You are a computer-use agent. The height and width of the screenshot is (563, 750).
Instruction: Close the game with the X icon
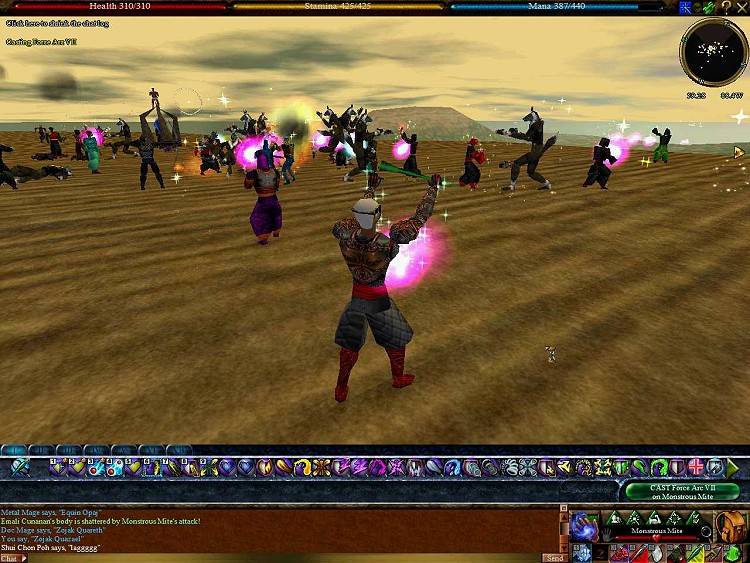click(x=742, y=7)
